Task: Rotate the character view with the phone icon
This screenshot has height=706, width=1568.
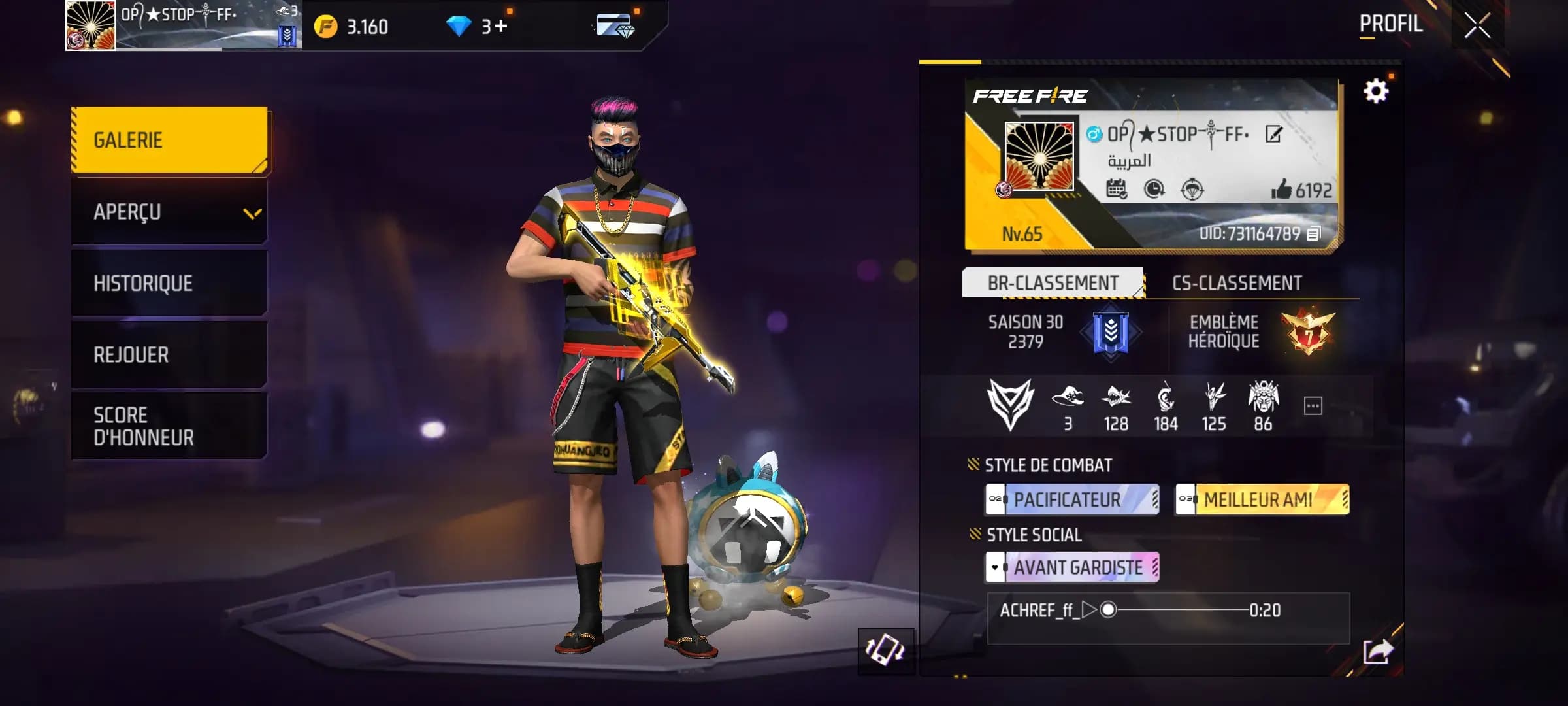Action: pyautogui.click(x=885, y=650)
